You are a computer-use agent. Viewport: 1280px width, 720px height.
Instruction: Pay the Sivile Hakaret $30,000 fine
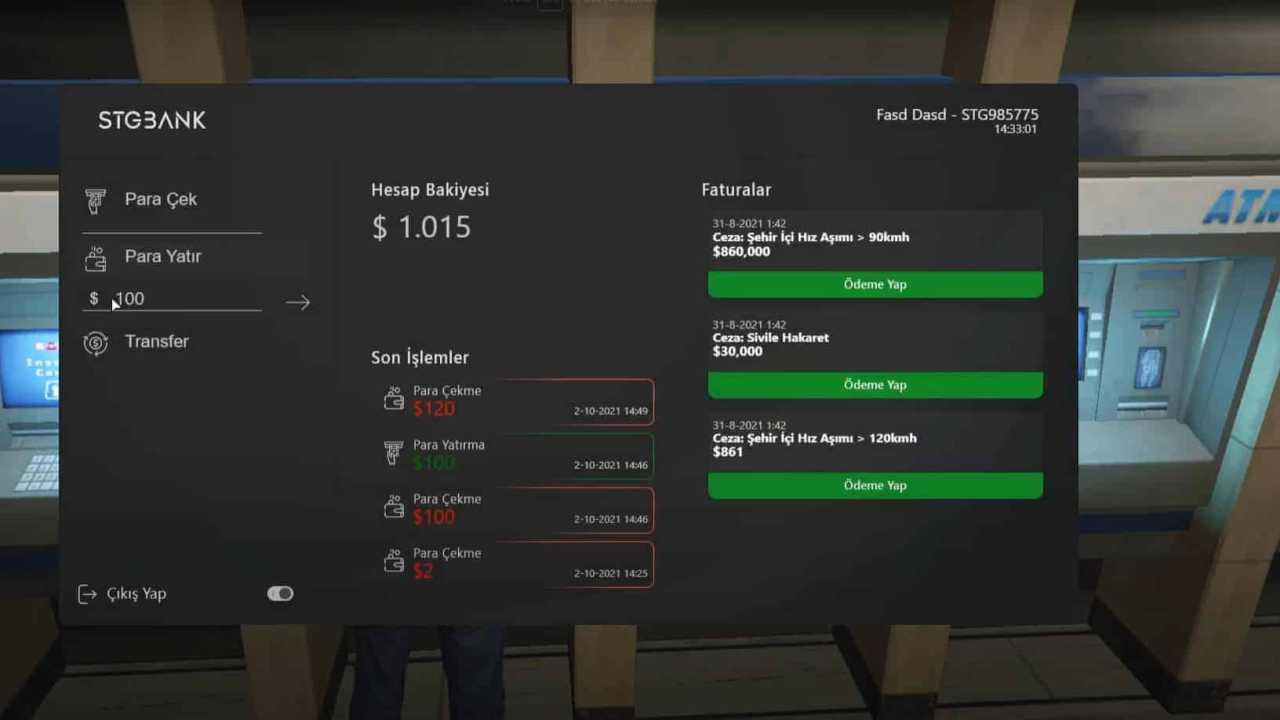(x=874, y=384)
